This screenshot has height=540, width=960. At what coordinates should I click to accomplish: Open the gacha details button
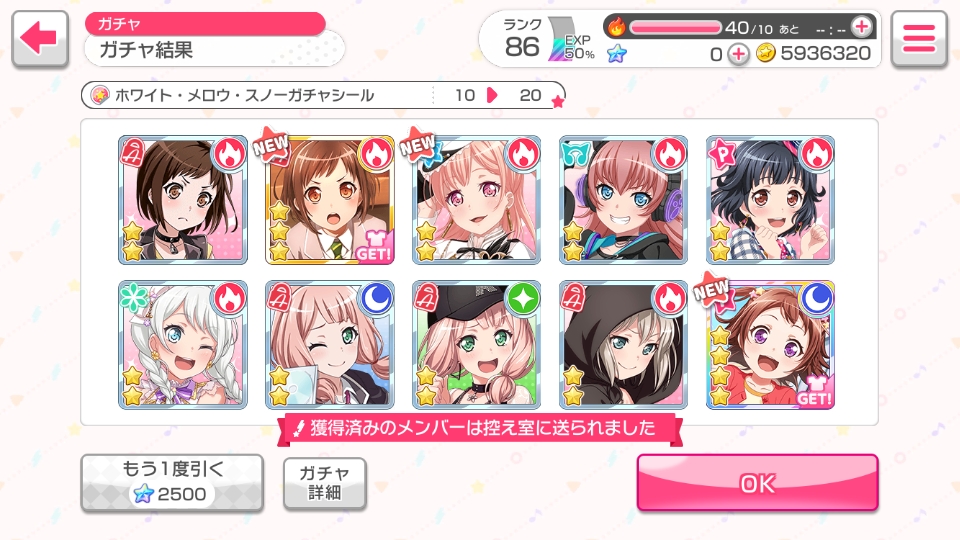point(324,484)
